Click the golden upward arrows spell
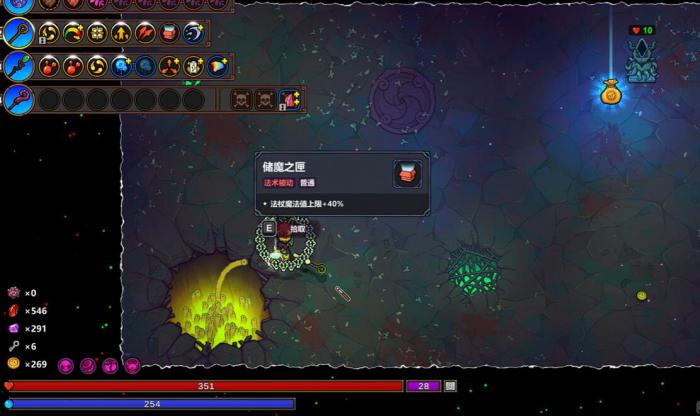700x416 pixels. click(x=121, y=34)
